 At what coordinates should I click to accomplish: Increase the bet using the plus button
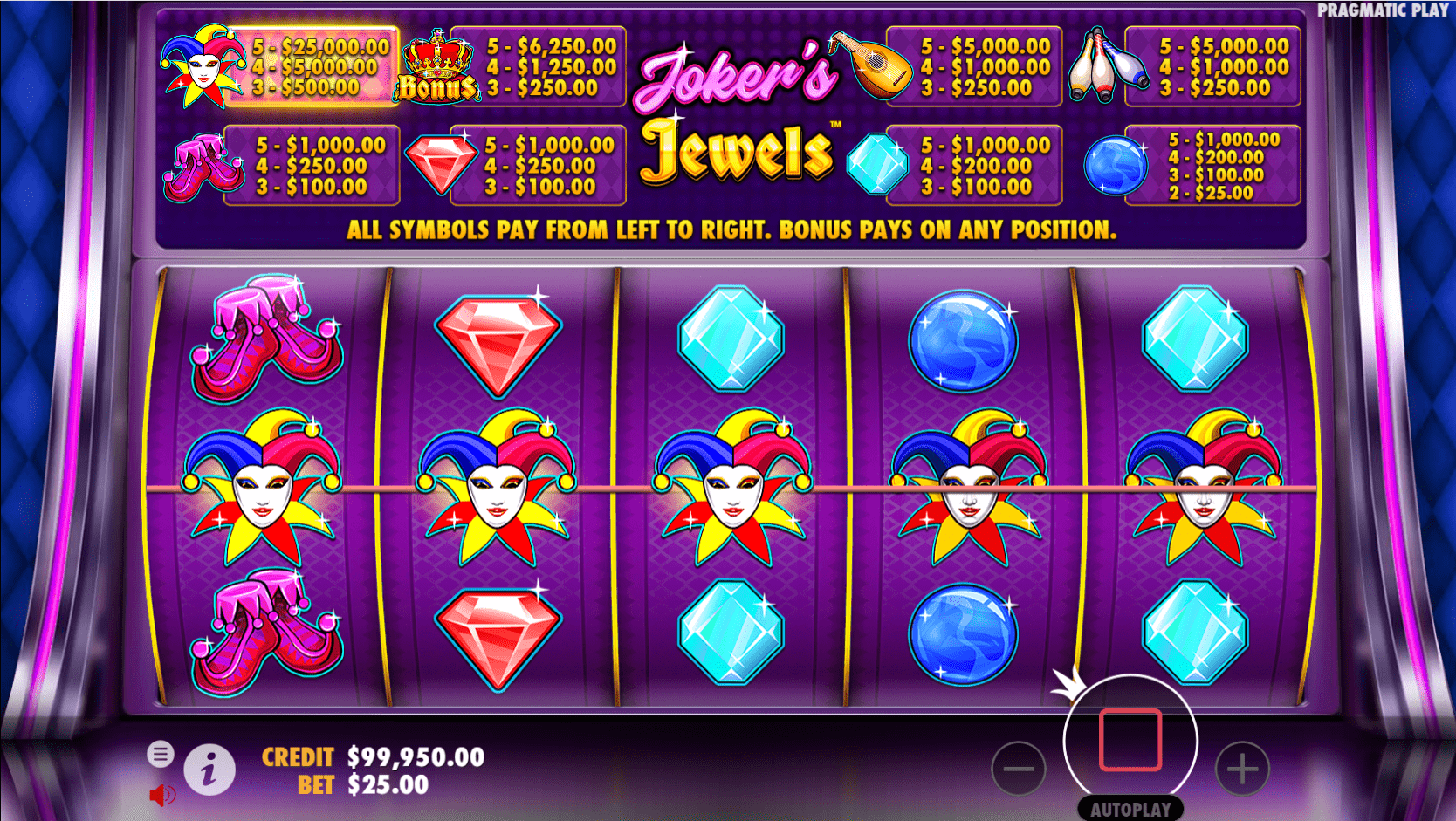click(x=1242, y=770)
